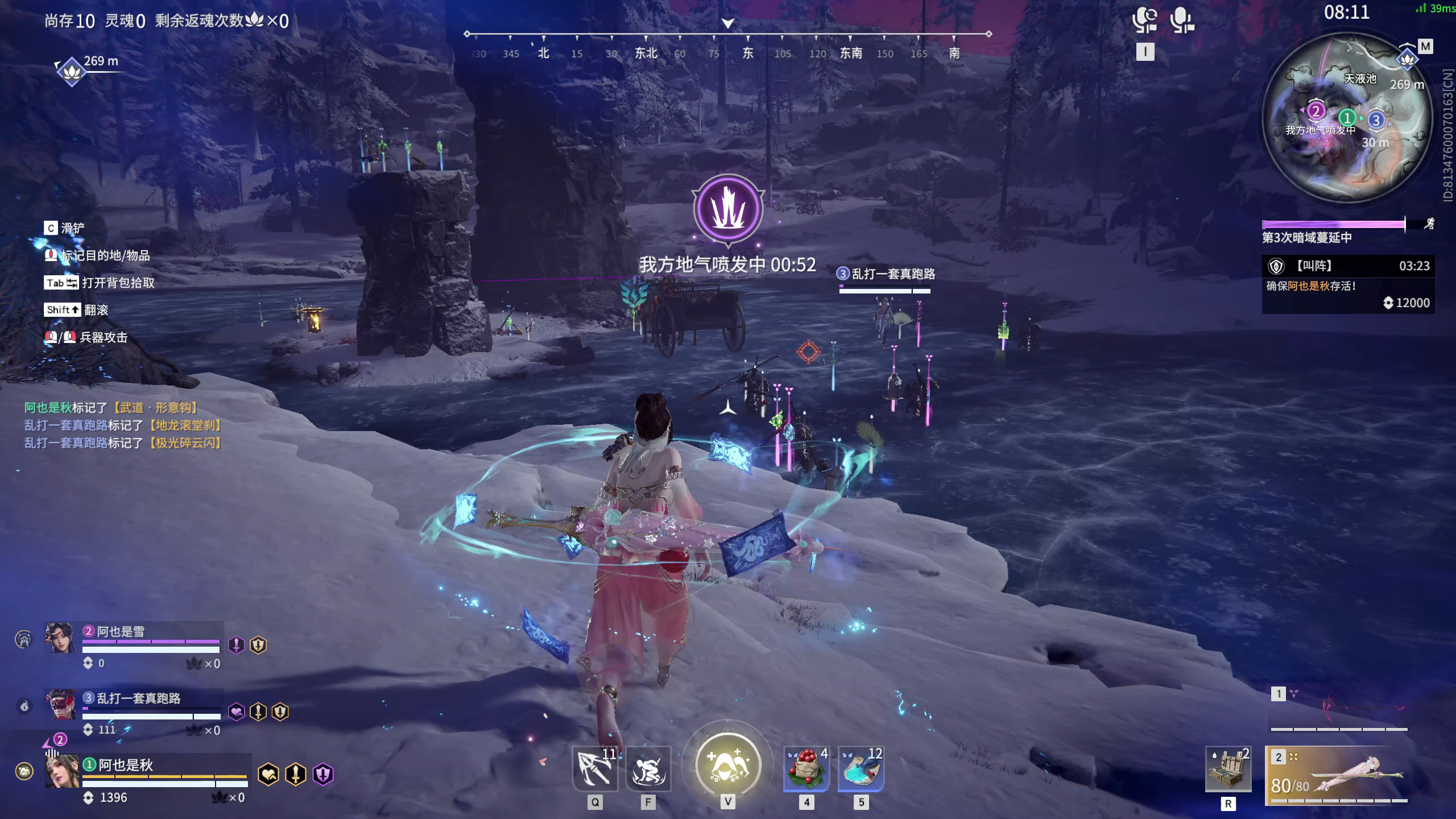Viewport: 1456px width, 819px height.
Task: Select the bow skill icon on Q slot
Action: [595, 769]
